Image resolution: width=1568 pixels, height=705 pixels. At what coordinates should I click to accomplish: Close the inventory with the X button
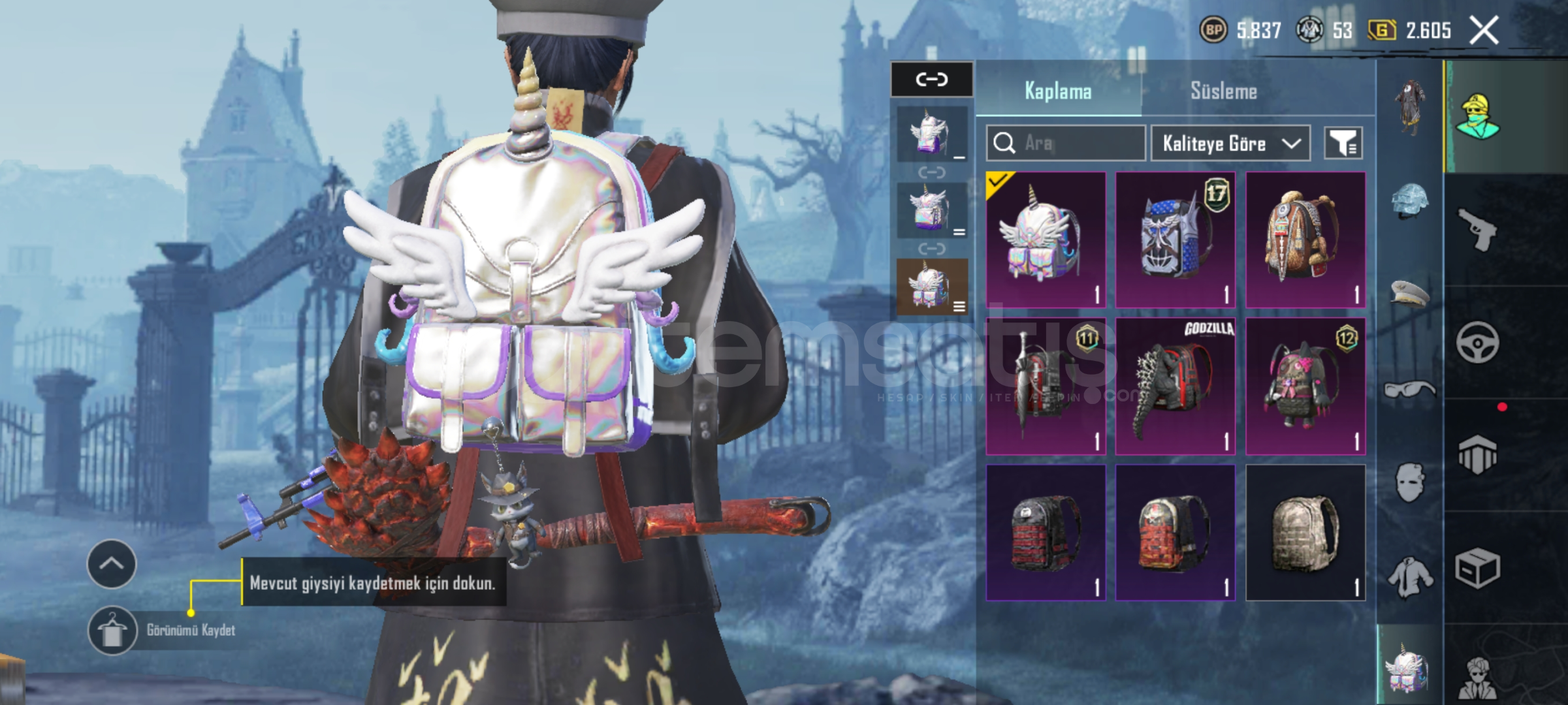point(1483,30)
